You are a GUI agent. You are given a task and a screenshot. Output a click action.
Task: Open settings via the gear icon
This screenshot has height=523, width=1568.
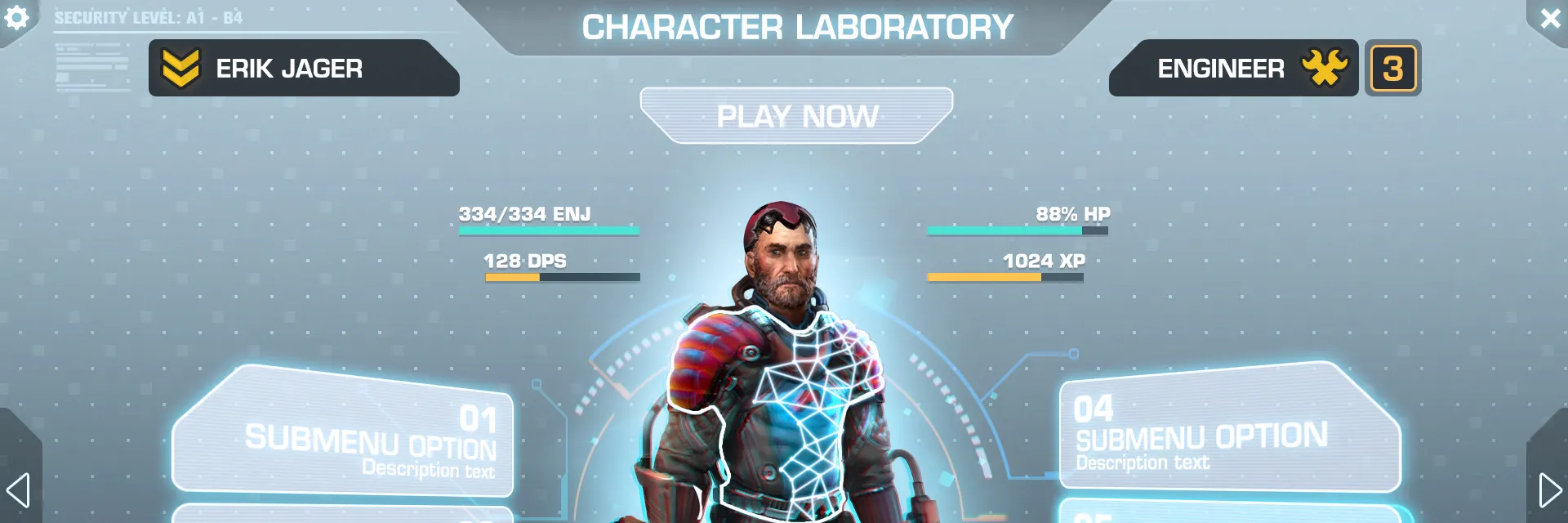click(x=16, y=18)
